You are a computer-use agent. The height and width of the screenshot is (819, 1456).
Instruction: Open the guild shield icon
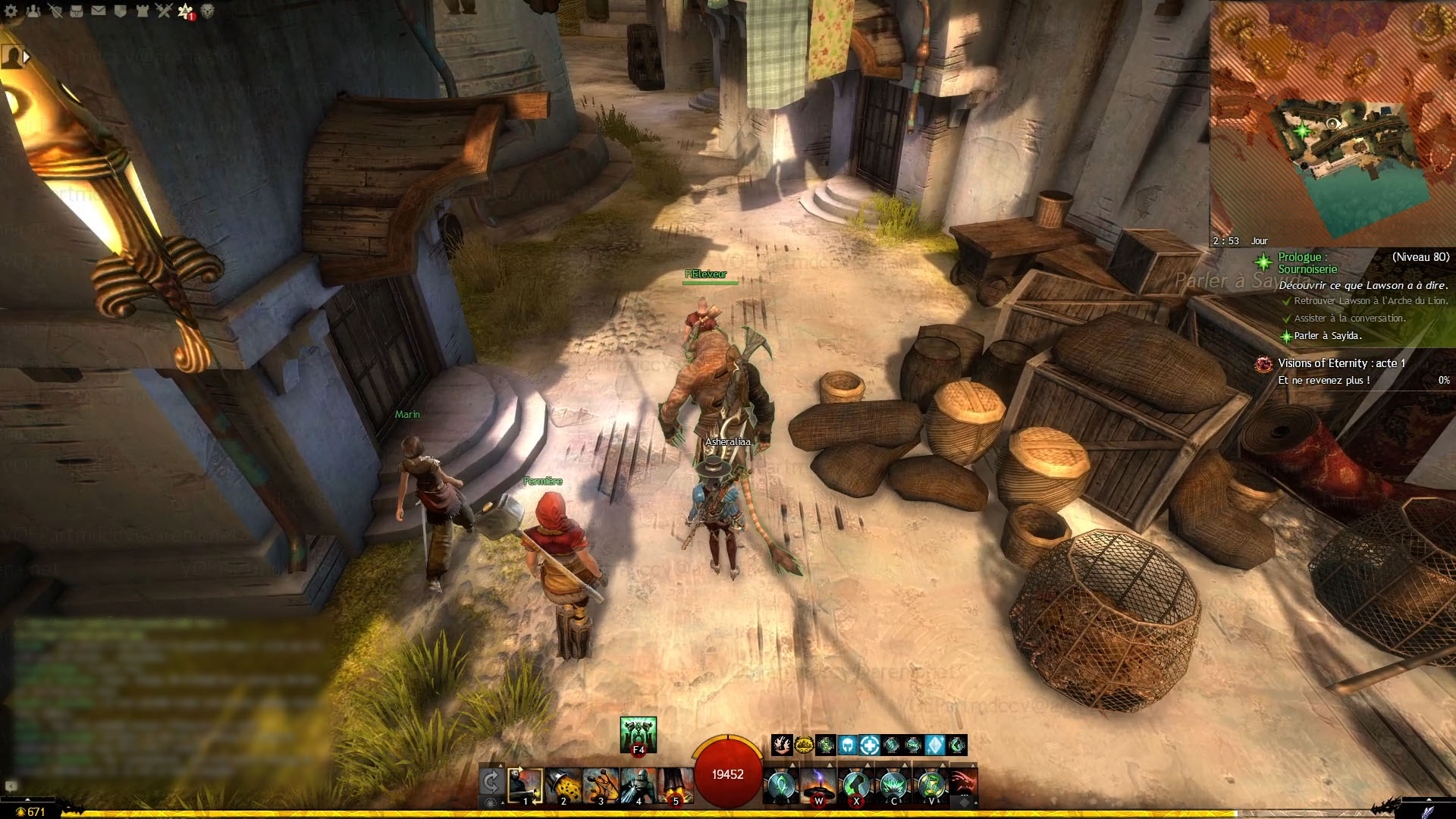pos(120,11)
